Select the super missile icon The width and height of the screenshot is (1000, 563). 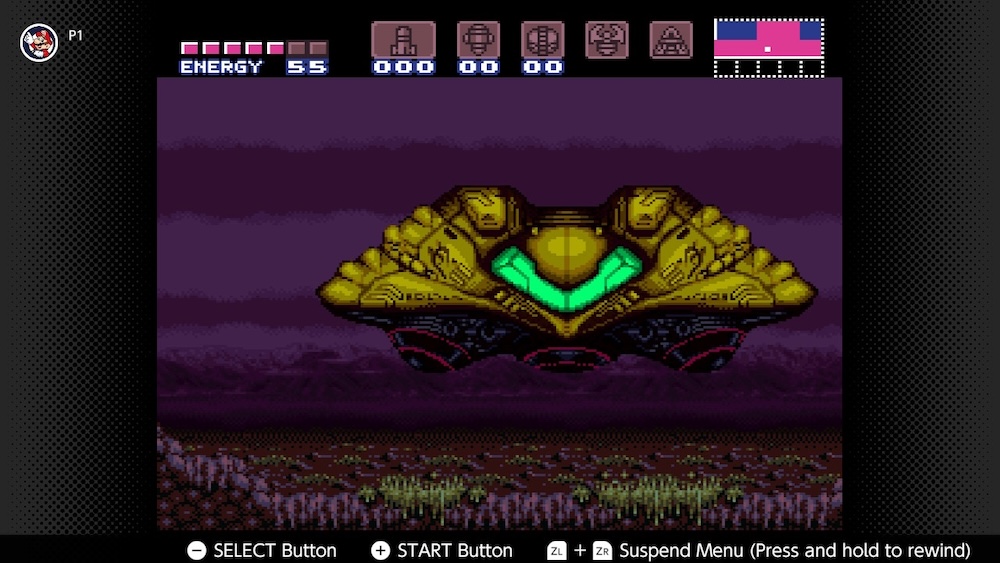[x=478, y=40]
